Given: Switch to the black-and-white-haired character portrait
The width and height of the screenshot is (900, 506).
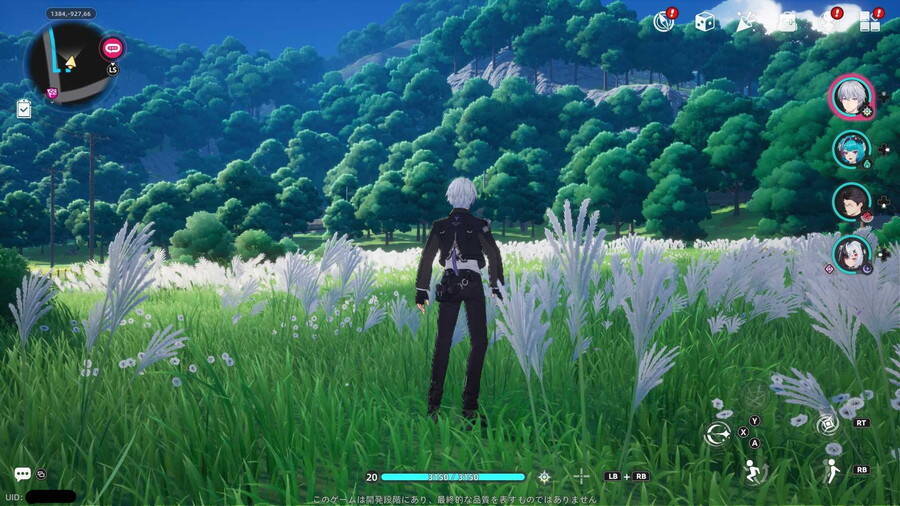Looking at the screenshot, I should [x=851, y=253].
